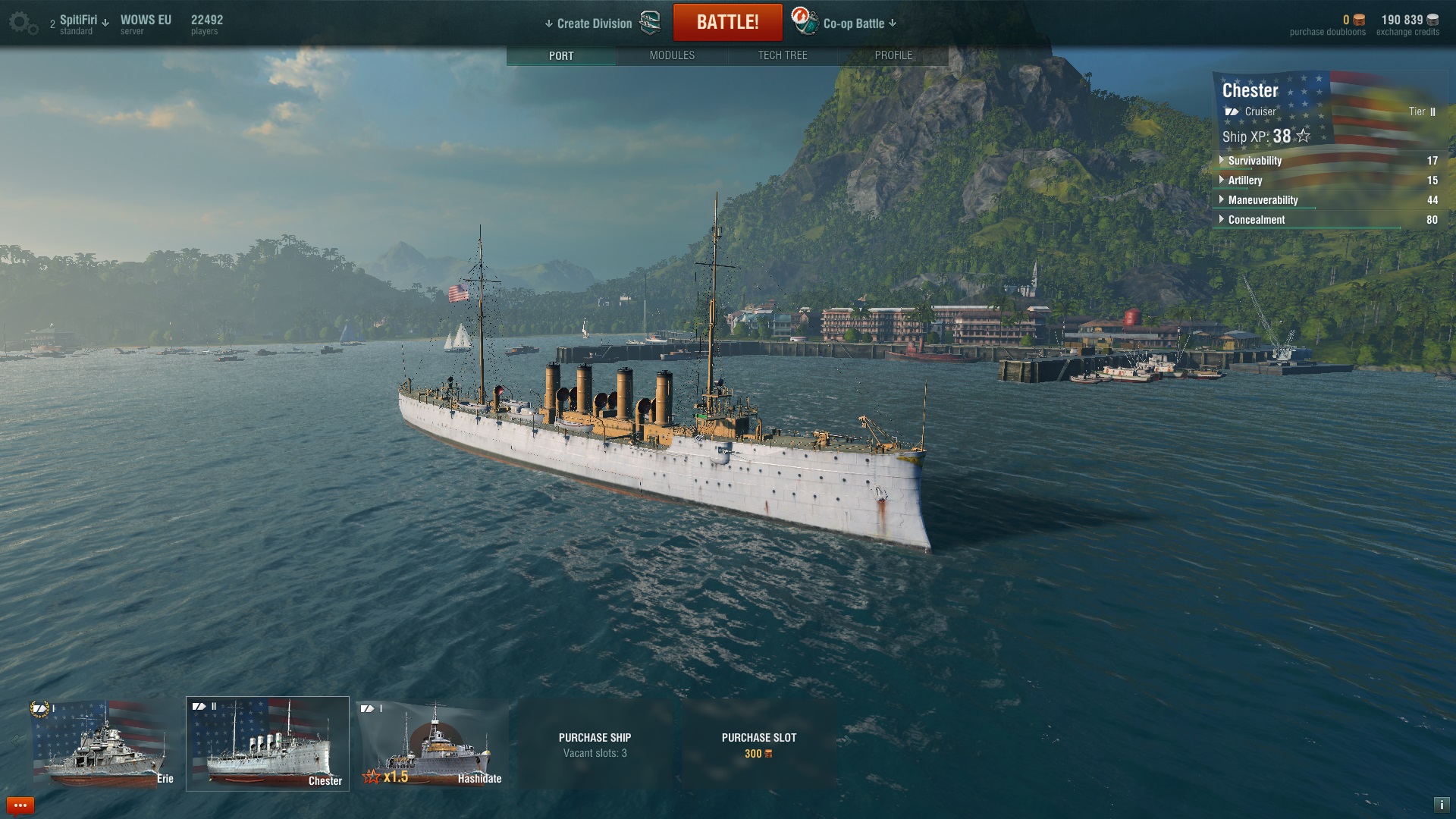Buy a new slot for 300 doubloons
This screenshot has width=1456, height=819.
[758, 745]
